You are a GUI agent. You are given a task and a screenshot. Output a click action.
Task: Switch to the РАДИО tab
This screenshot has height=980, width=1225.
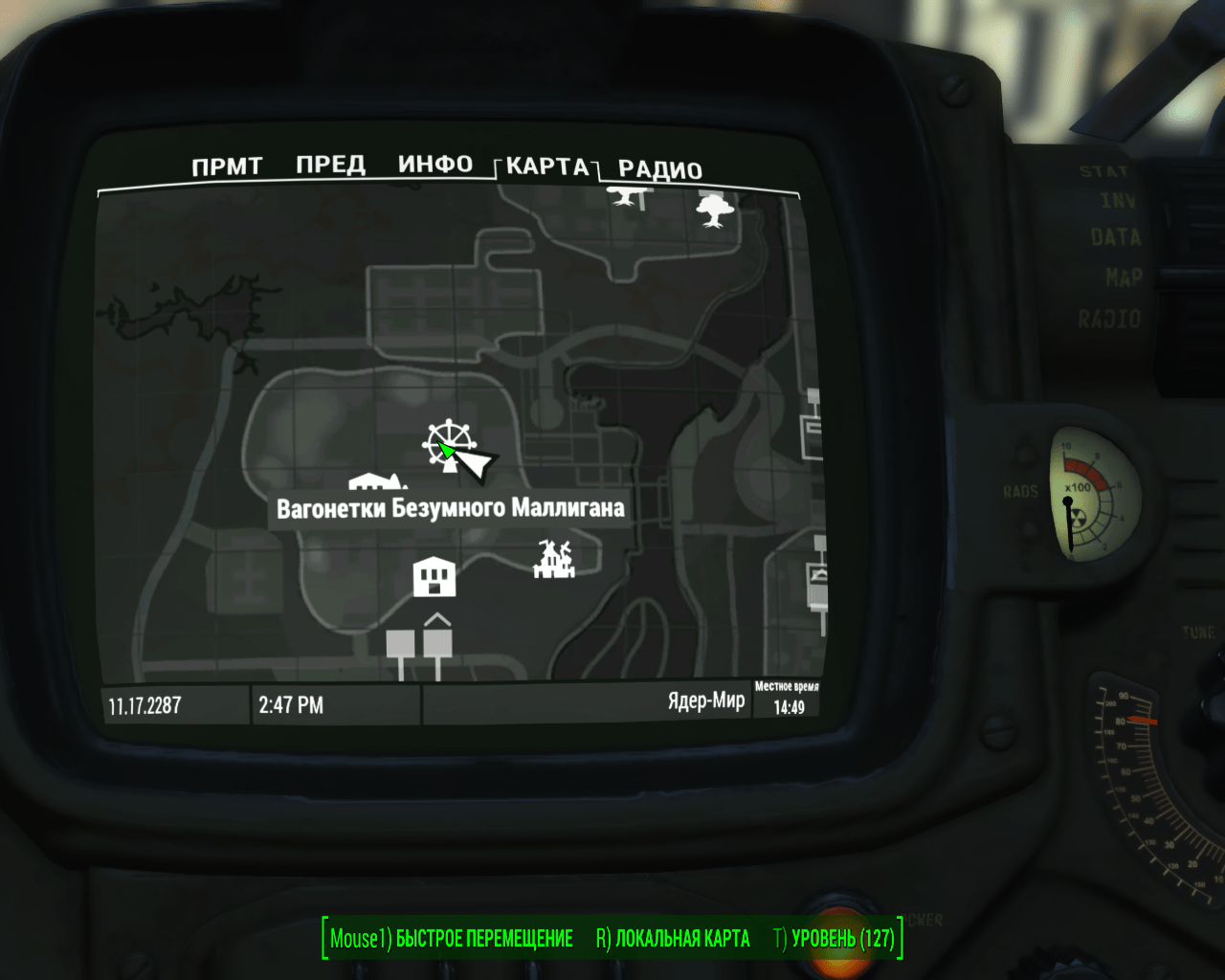pos(660,170)
